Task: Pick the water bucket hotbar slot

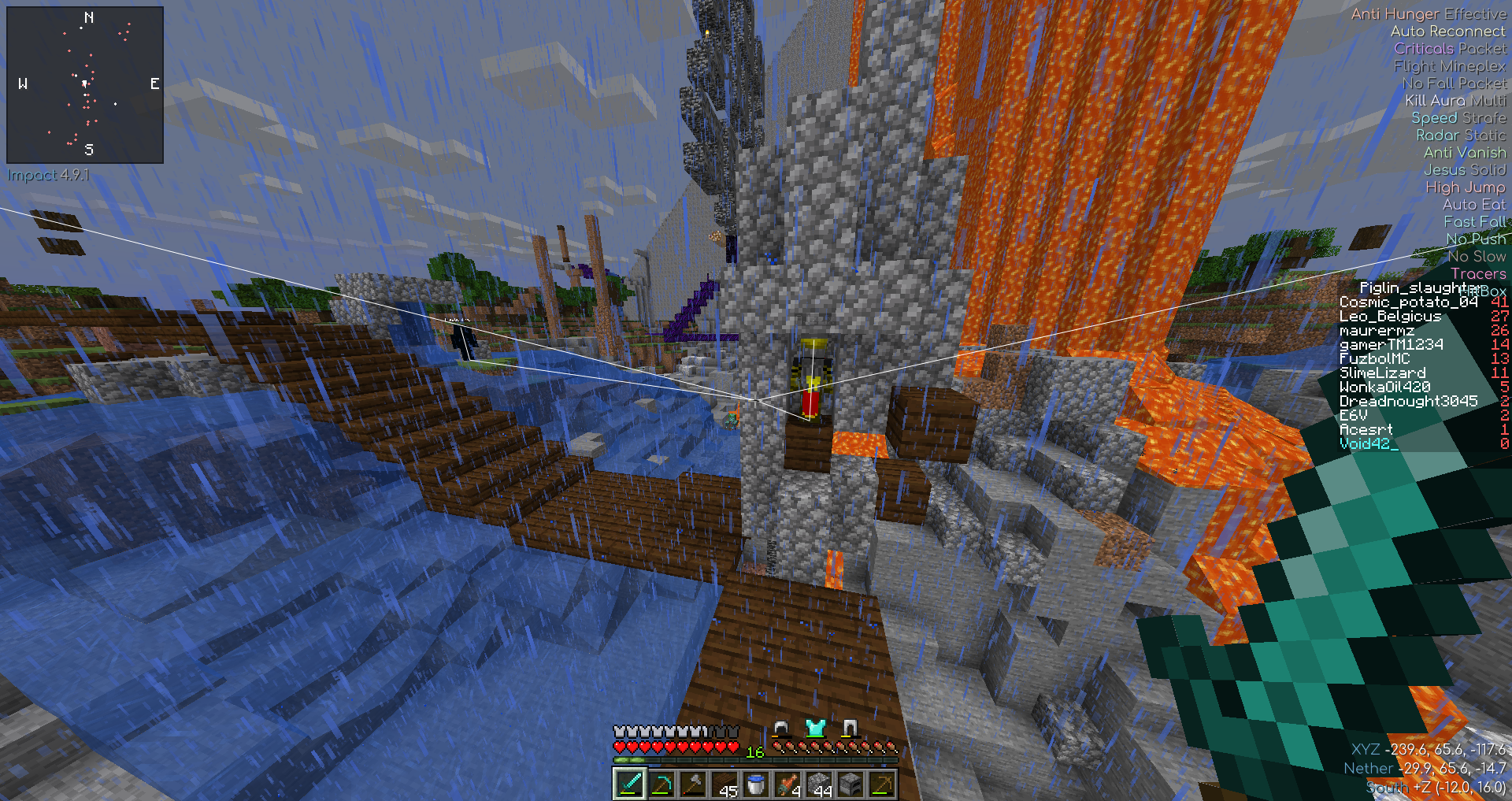Action: (755, 784)
